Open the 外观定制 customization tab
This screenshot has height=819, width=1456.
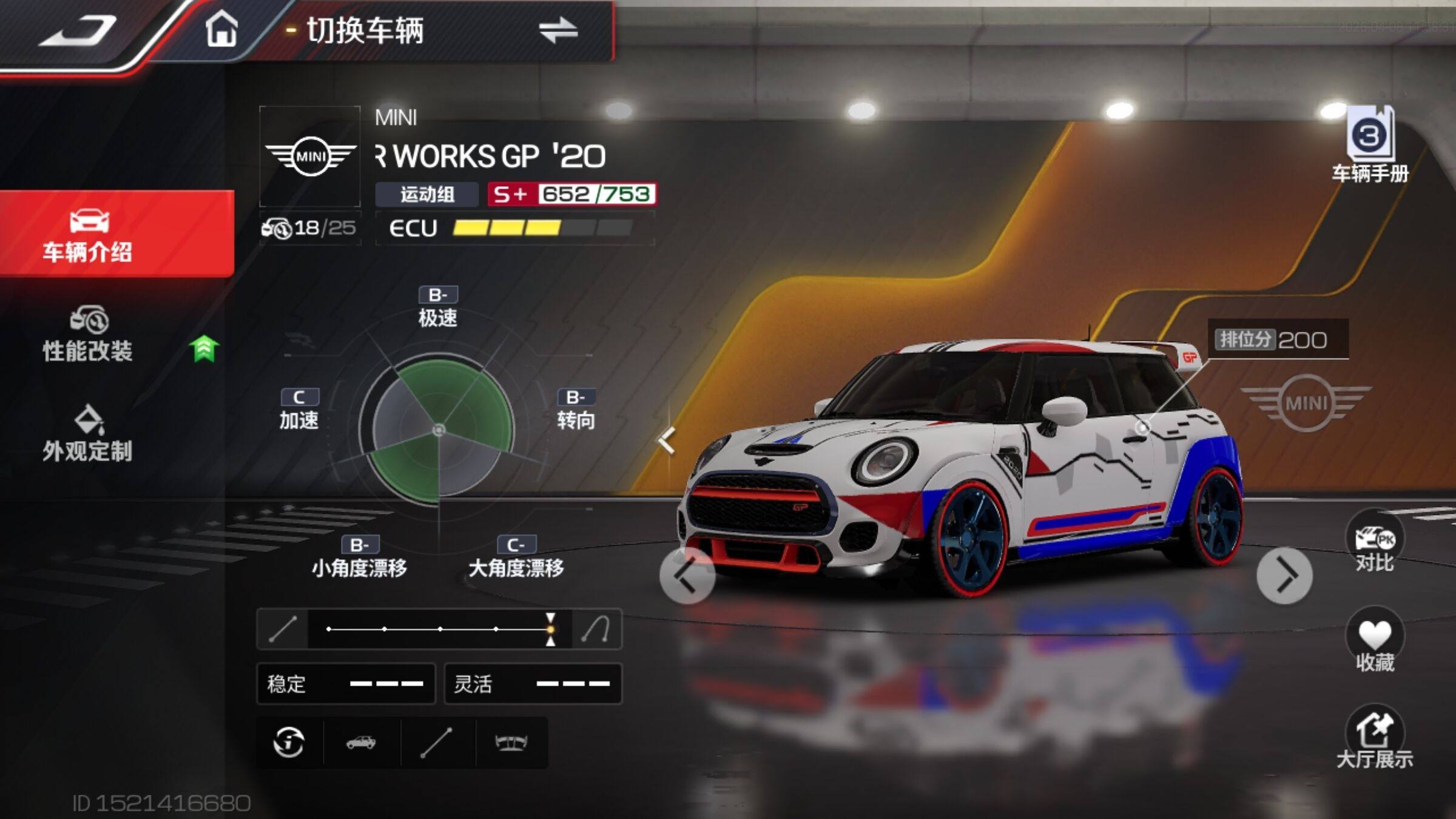pyautogui.click(x=89, y=434)
